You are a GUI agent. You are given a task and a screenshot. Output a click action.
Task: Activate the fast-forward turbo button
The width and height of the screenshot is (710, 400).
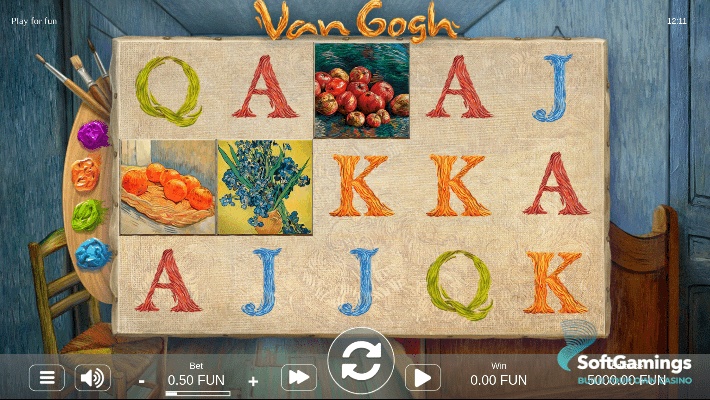[299, 377]
